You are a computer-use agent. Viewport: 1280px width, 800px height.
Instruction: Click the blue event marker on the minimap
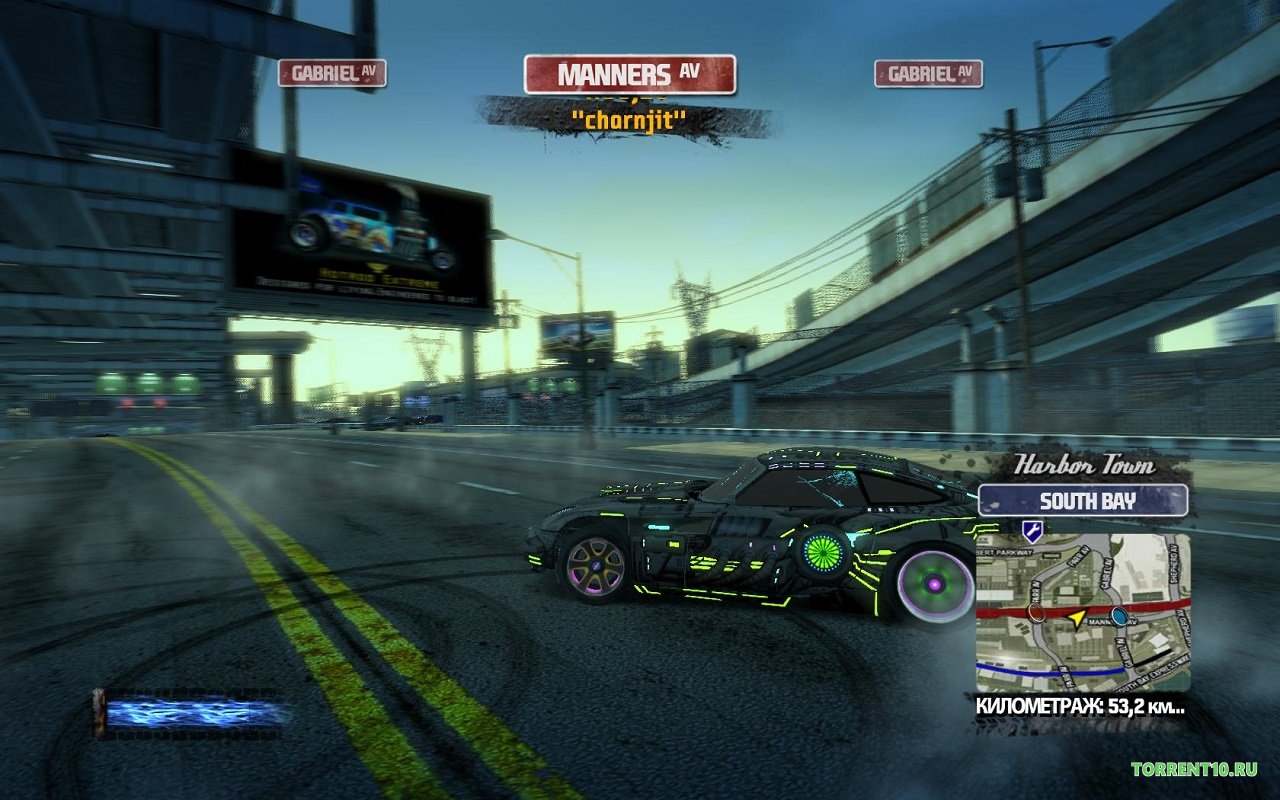coord(1119,615)
